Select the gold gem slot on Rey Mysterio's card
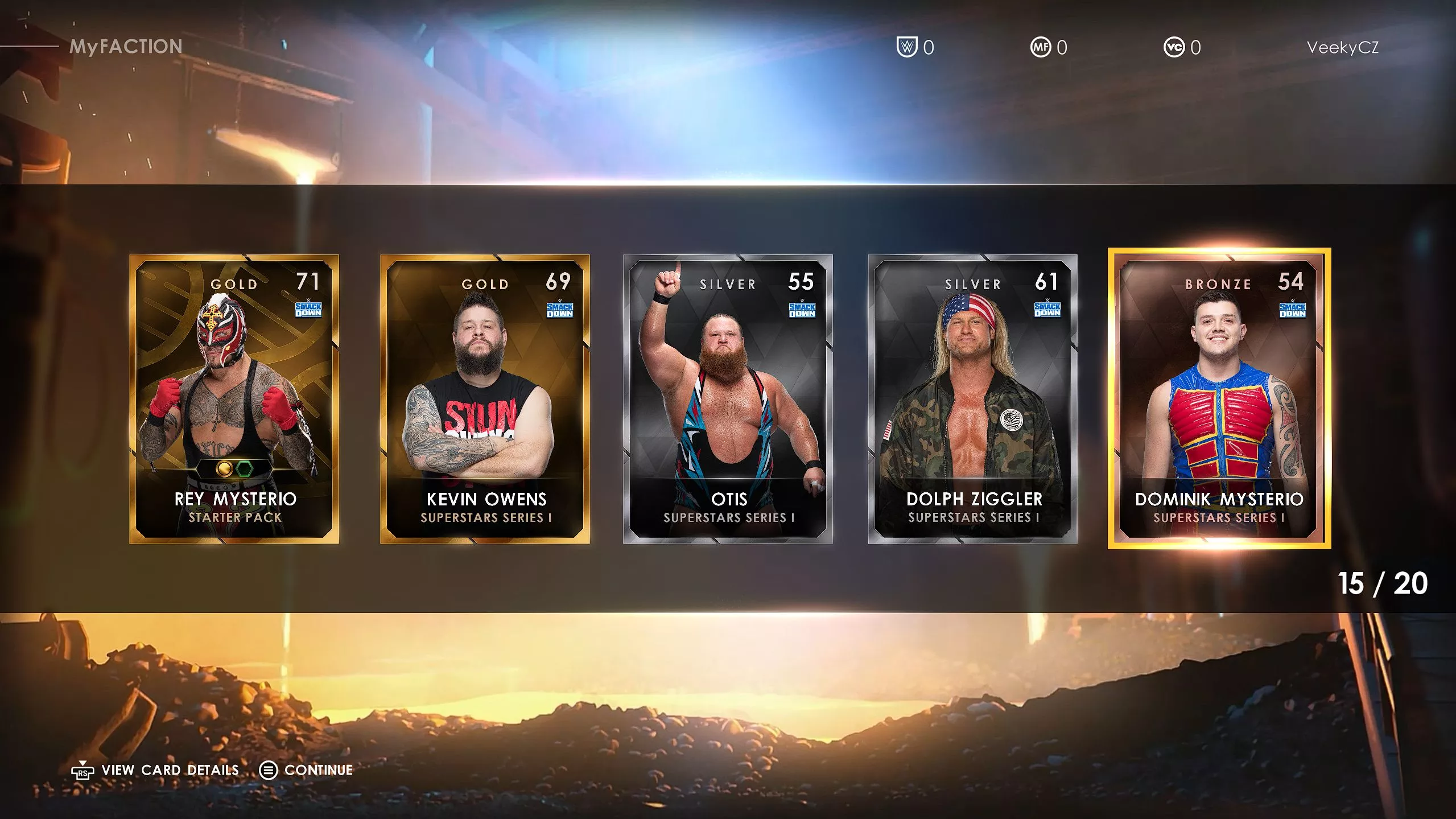 click(x=224, y=469)
